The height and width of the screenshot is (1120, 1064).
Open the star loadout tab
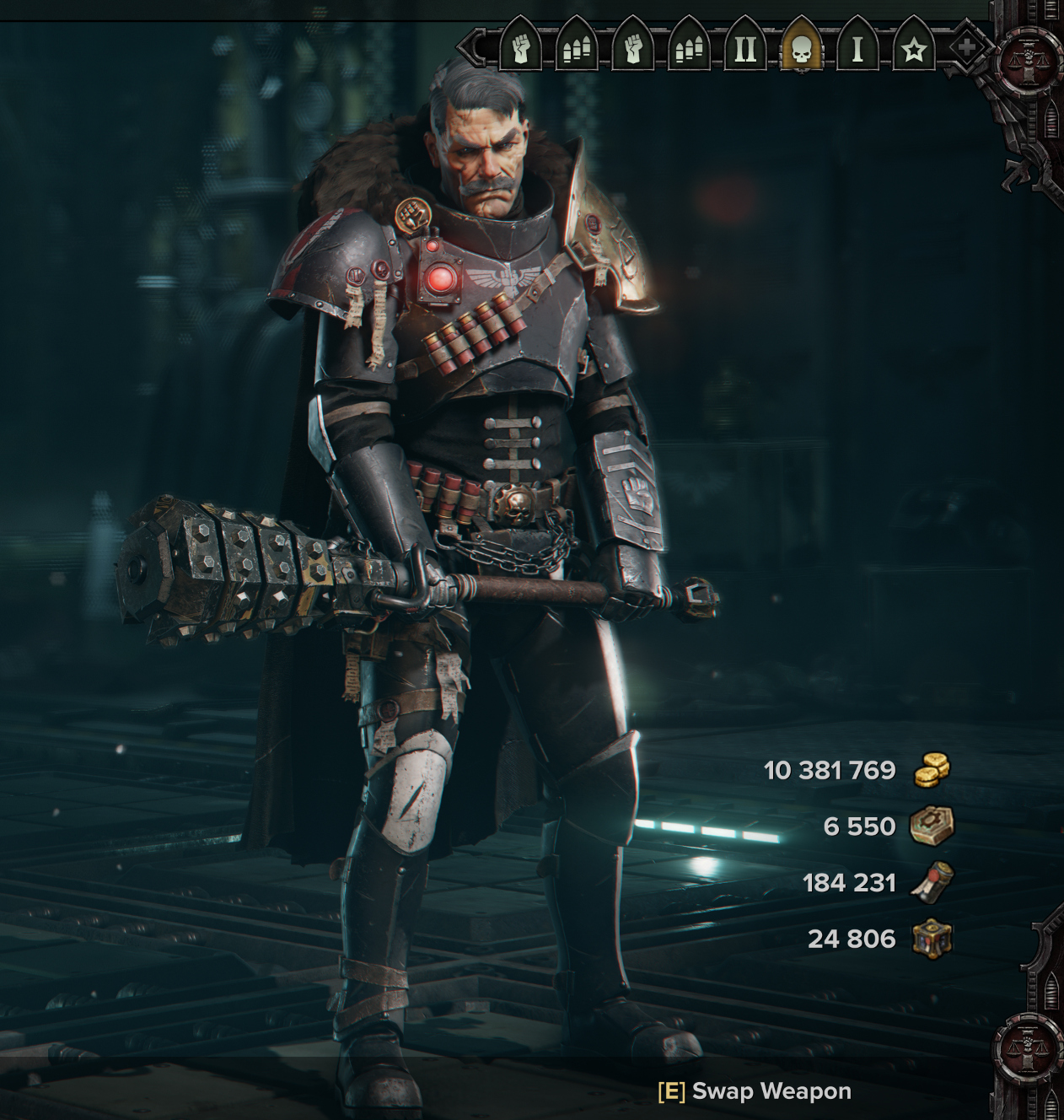pos(913,50)
